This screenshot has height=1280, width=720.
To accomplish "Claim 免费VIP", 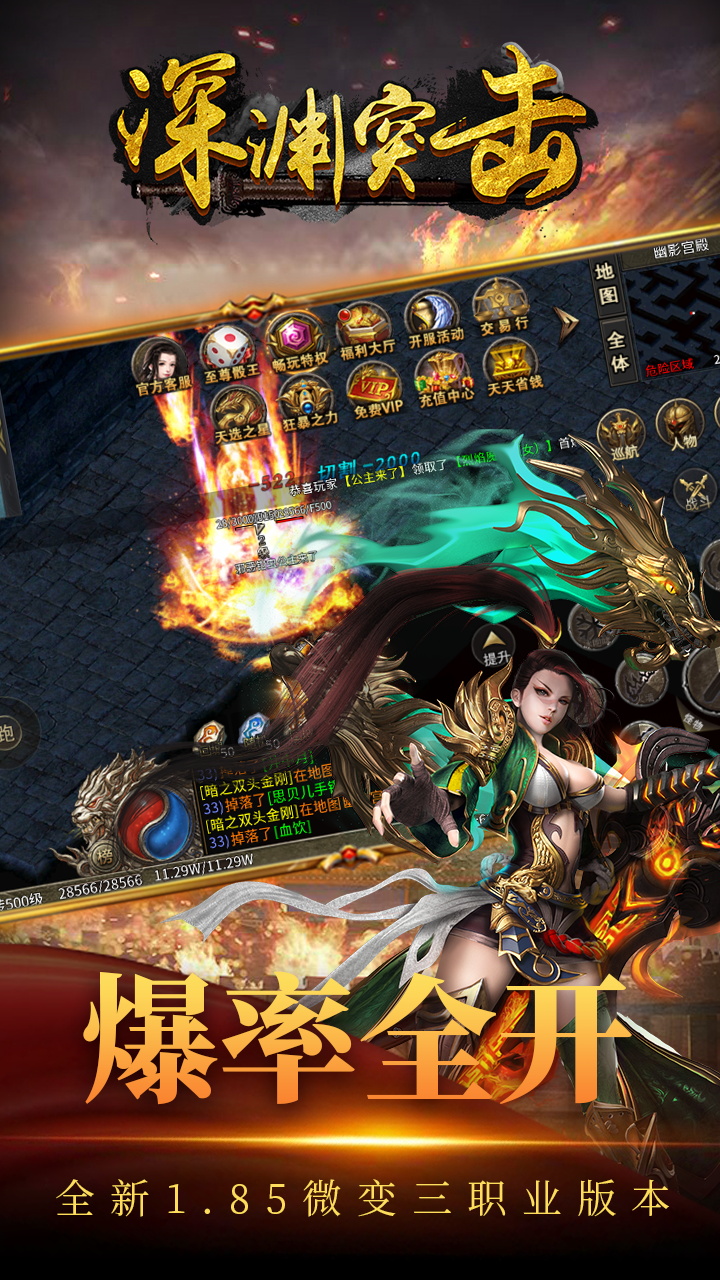I will tap(374, 390).
